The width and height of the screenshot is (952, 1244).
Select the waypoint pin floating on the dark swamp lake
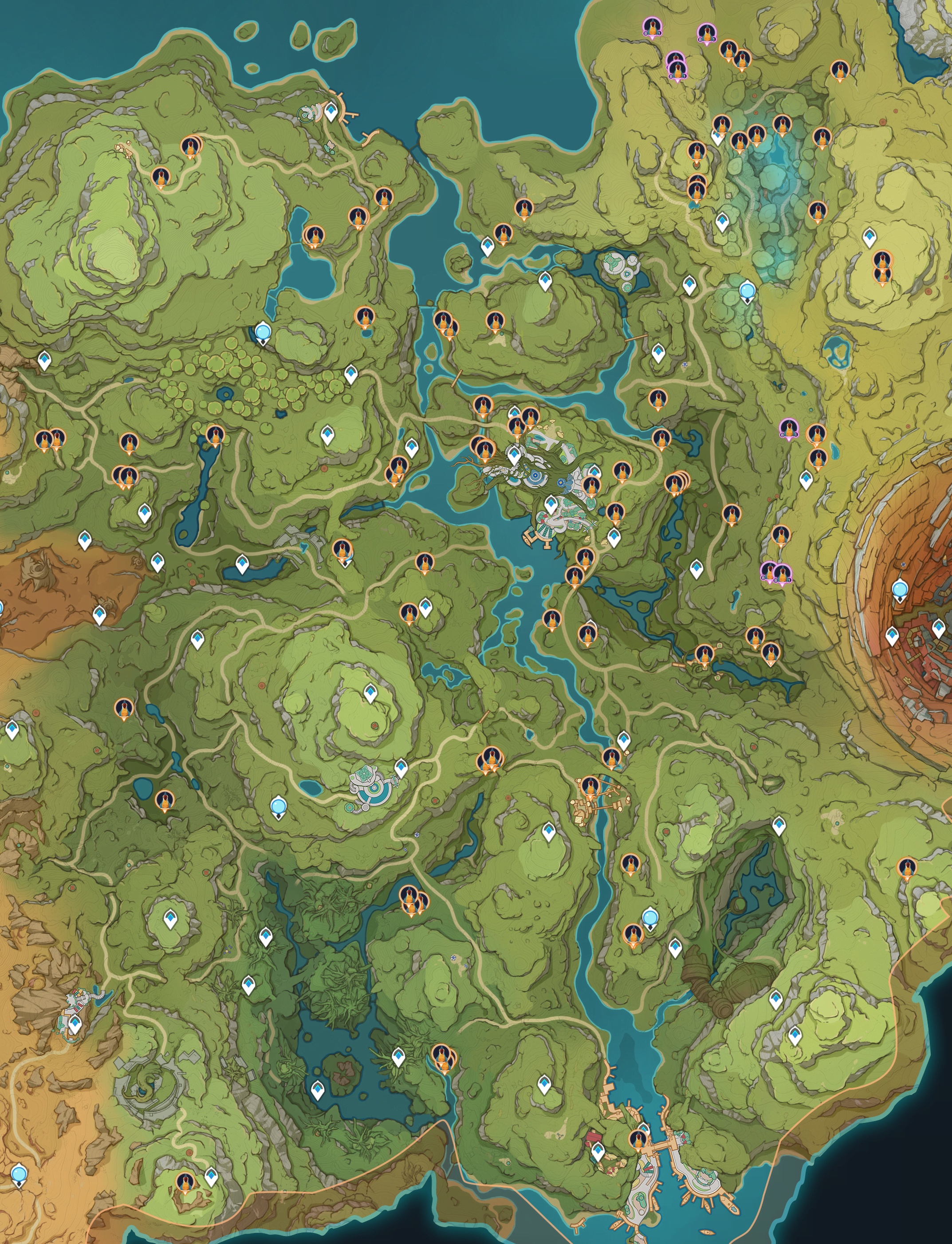pyautogui.click(x=318, y=1089)
